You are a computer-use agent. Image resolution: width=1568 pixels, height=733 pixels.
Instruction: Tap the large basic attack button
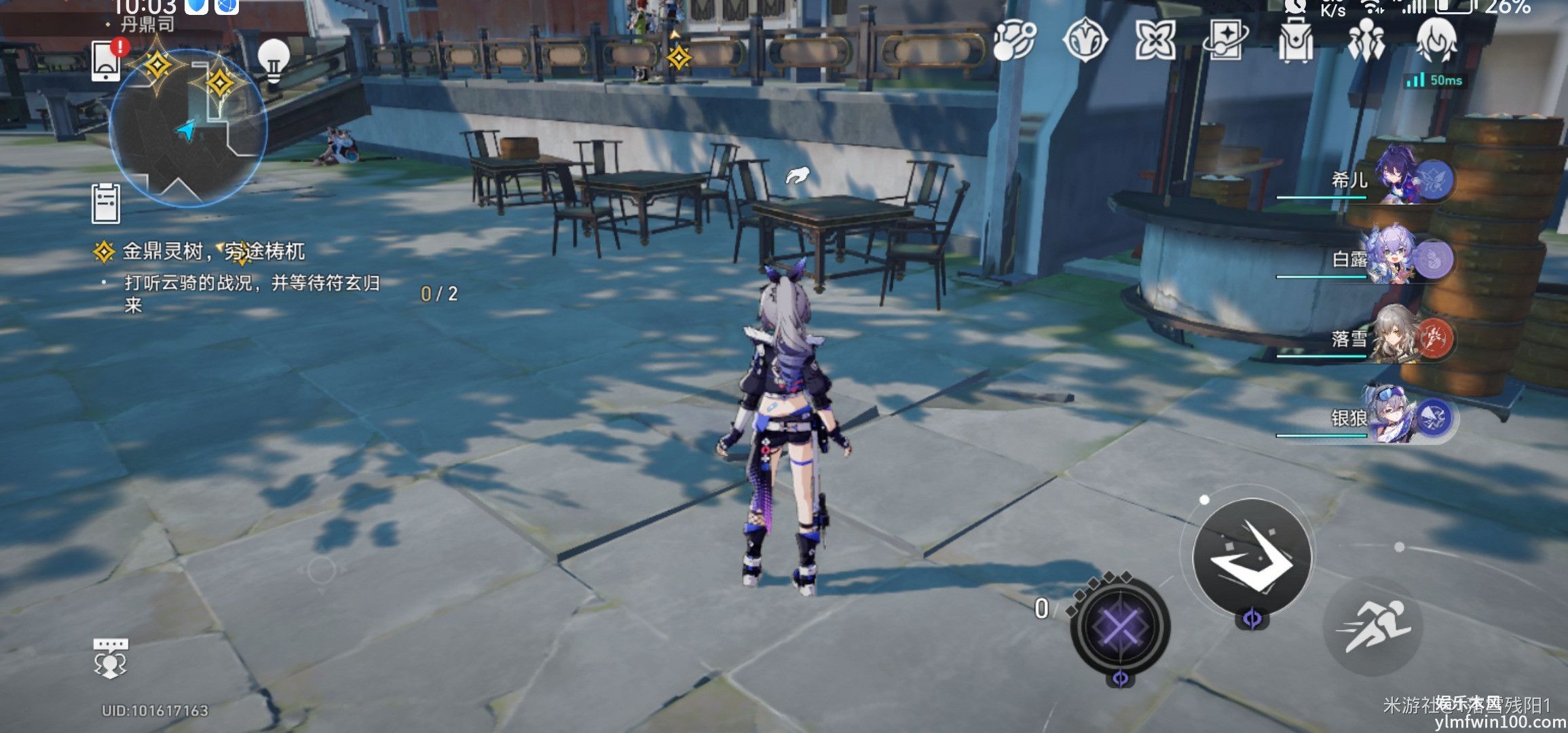click(x=1252, y=557)
